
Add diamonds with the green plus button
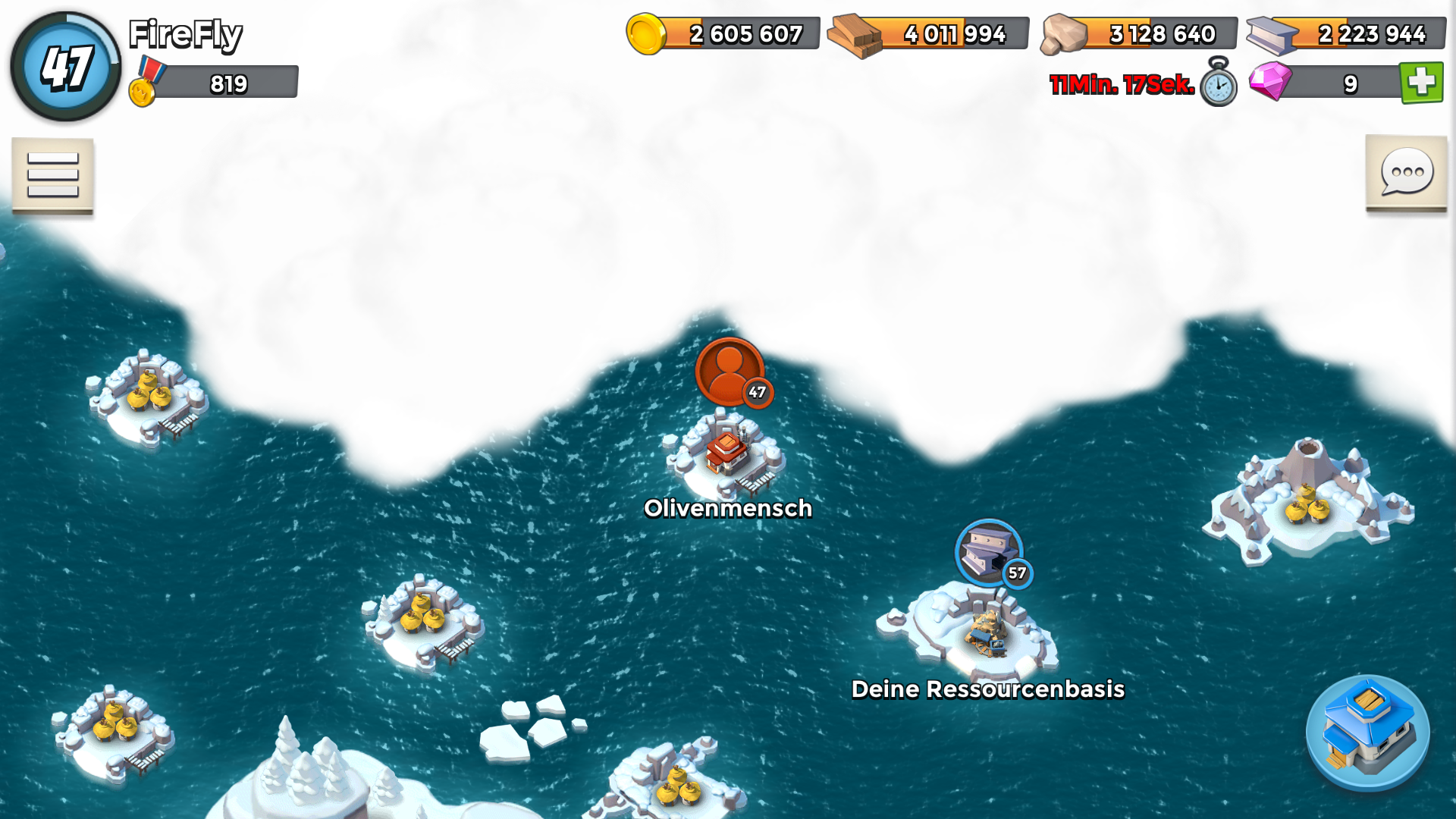pos(1421,83)
